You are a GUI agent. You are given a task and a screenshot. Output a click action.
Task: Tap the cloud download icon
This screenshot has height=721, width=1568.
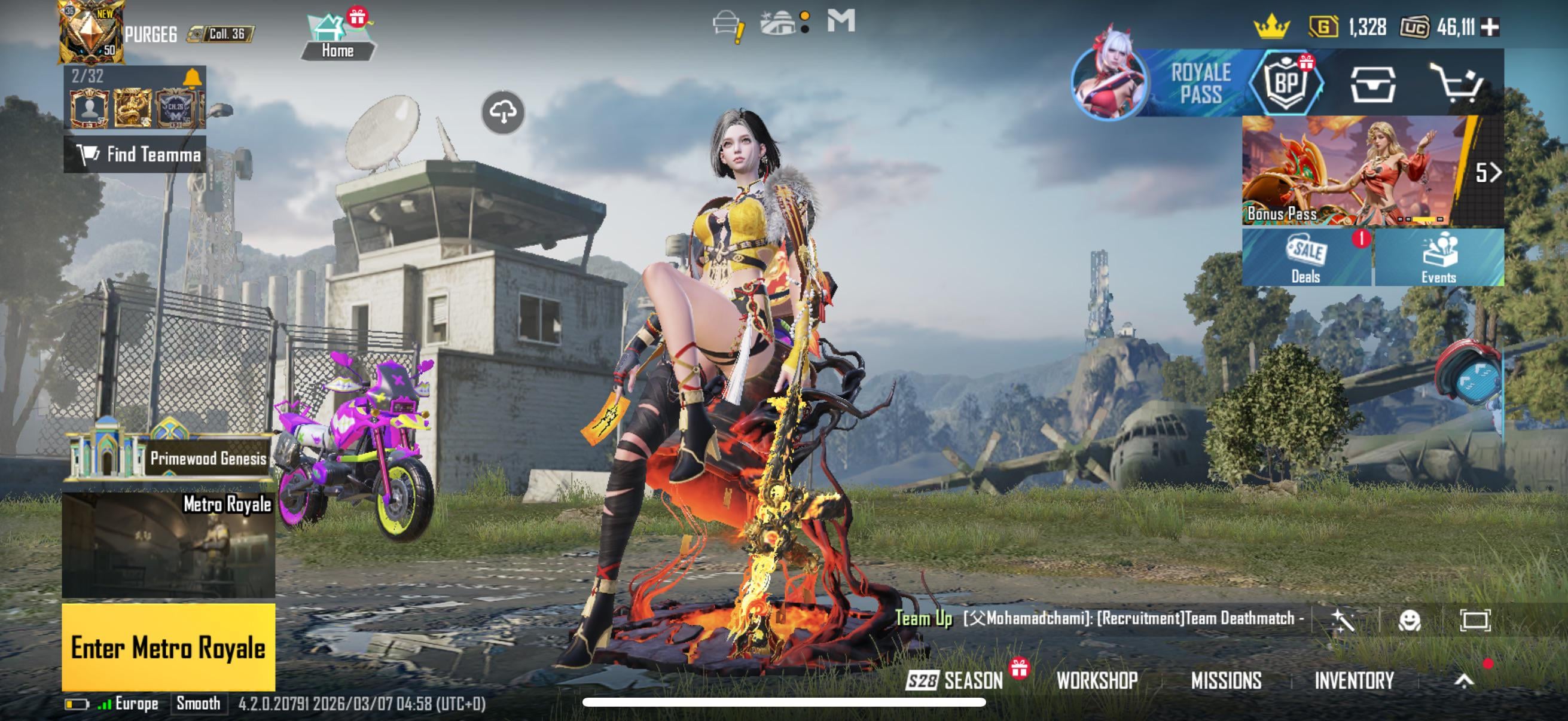(503, 112)
